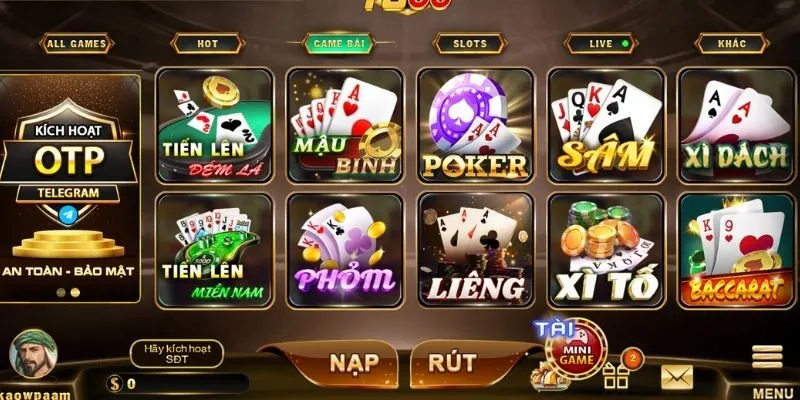Open the HOT games tab

[x=207, y=44]
